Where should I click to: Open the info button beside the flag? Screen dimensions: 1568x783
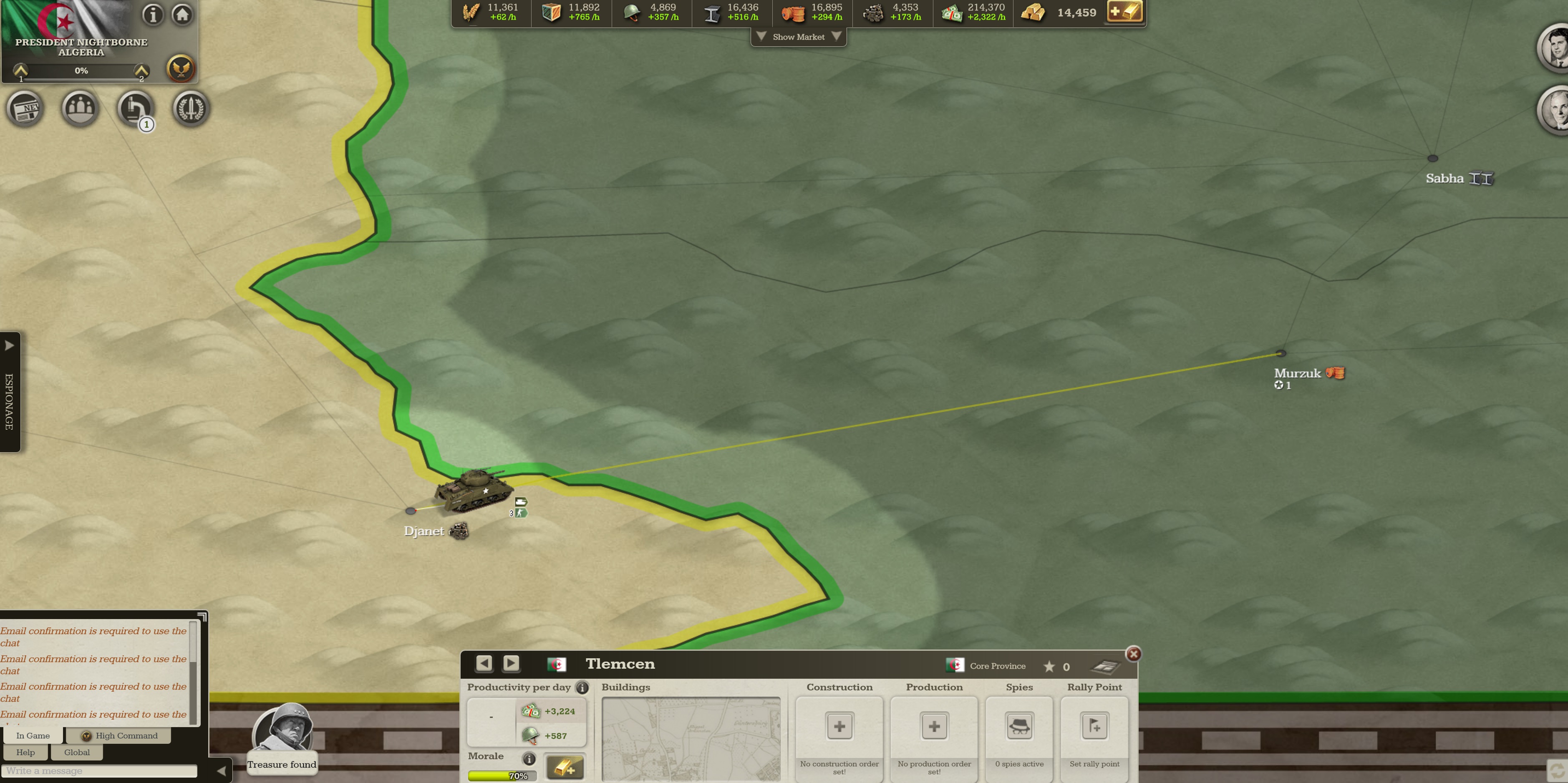(x=153, y=14)
